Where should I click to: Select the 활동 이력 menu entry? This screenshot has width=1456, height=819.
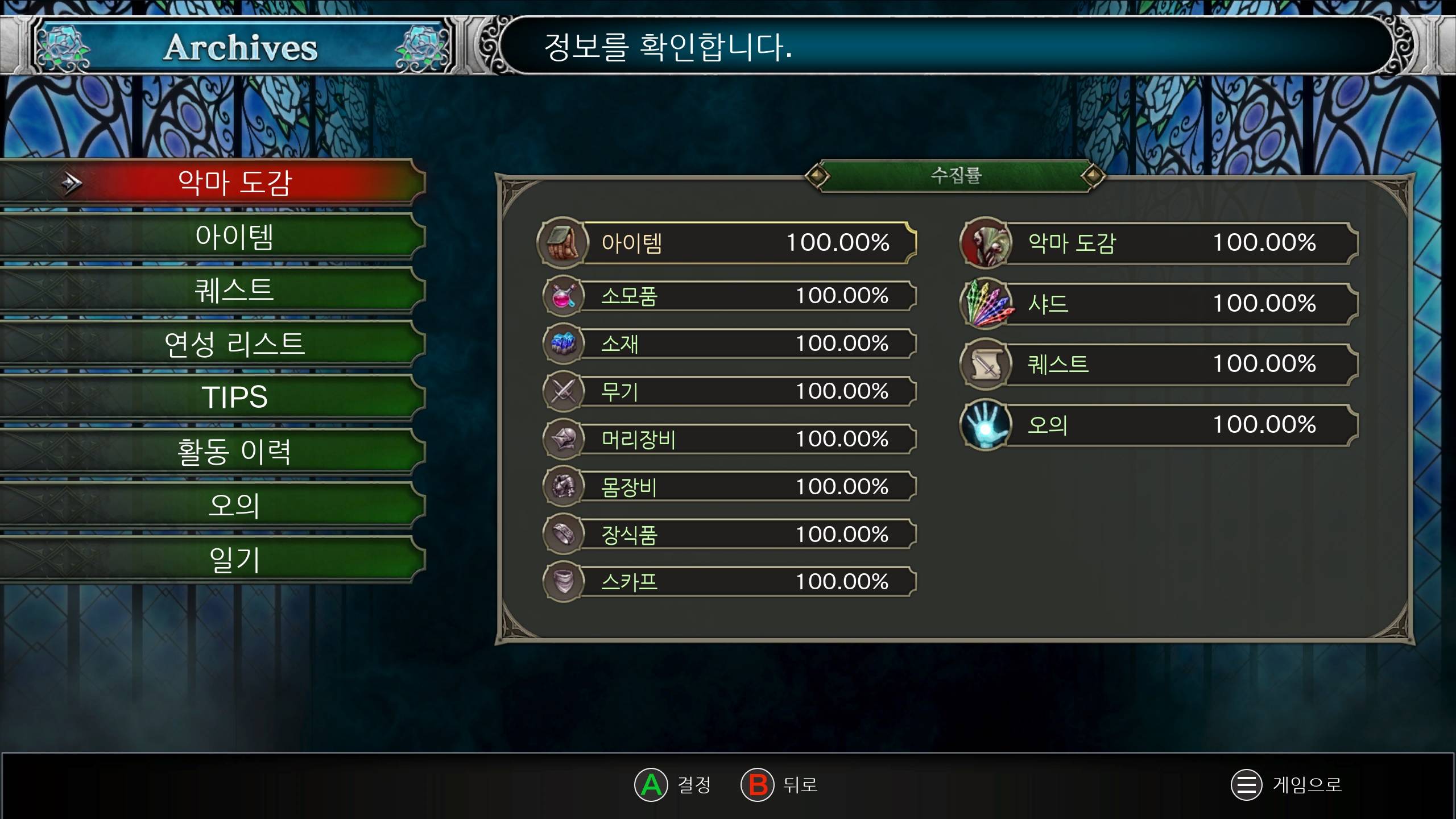coord(234,451)
